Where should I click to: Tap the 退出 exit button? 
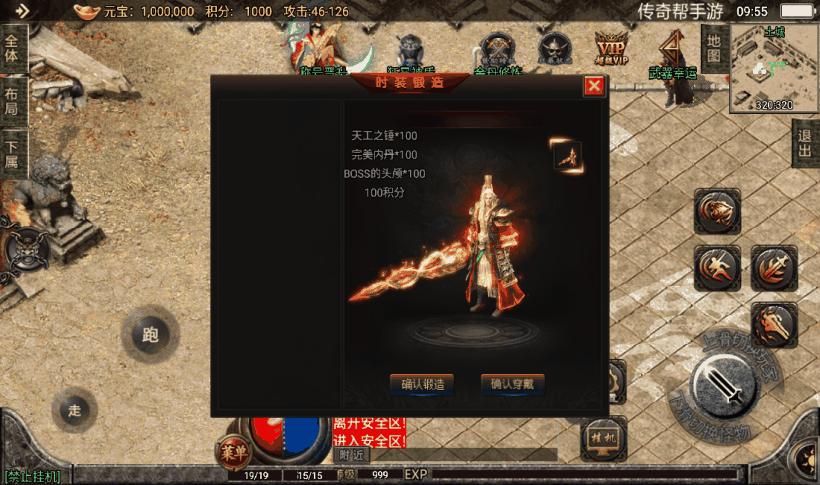805,145
